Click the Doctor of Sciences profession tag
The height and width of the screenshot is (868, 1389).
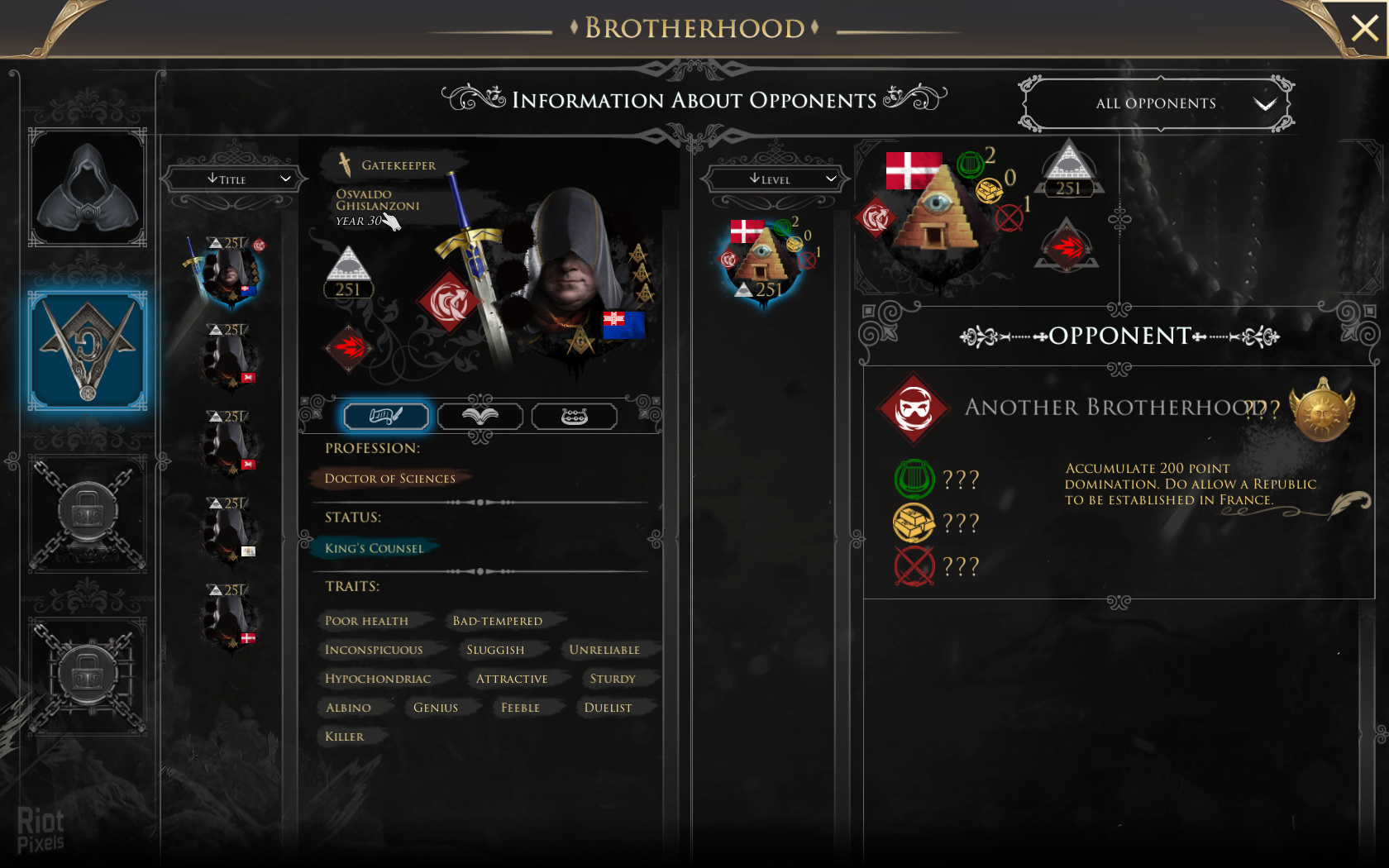tap(389, 479)
